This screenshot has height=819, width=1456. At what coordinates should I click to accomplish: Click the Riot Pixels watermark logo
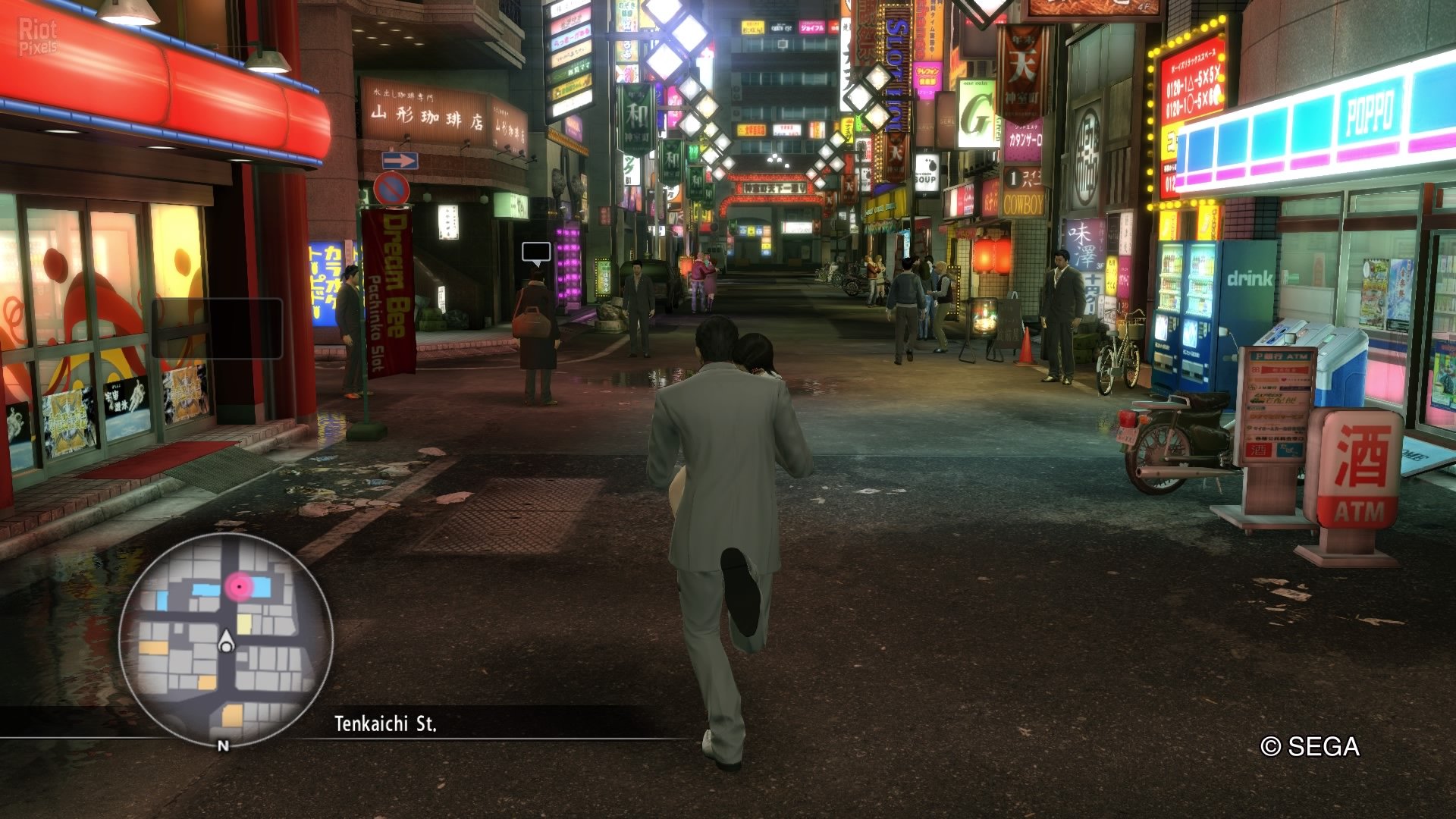click(x=38, y=37)
